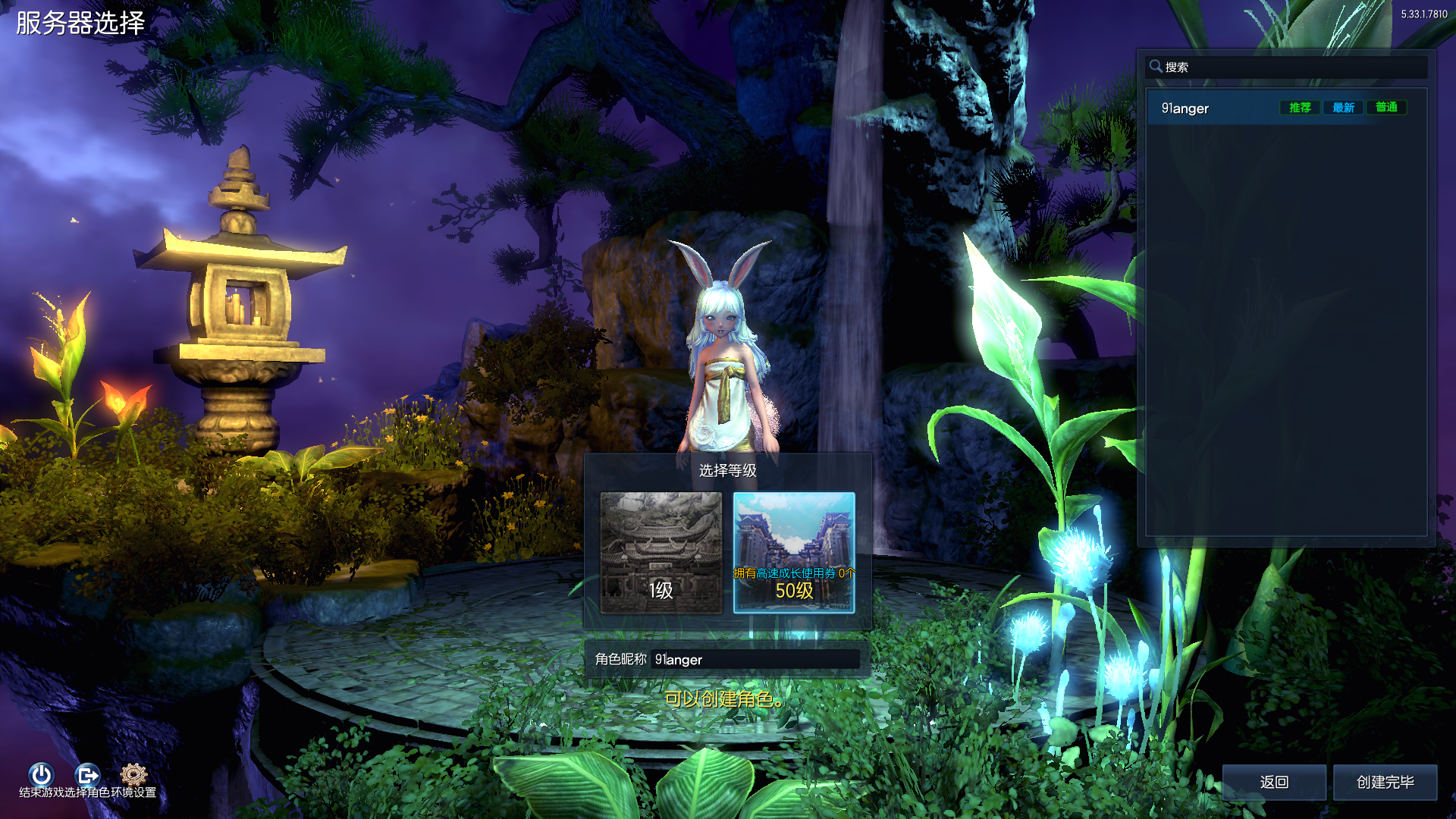The height and width of the screenshot is (819, 1456).
Task: Finish creation with 创建完毕 button
Action: [1385, 782]
